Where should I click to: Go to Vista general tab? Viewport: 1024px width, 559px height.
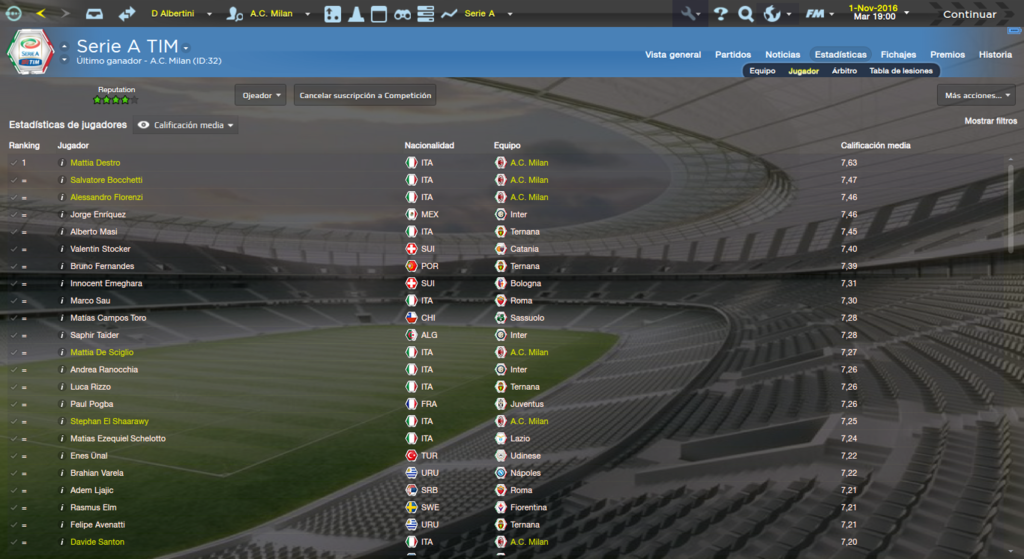click(x=673, y=55)
